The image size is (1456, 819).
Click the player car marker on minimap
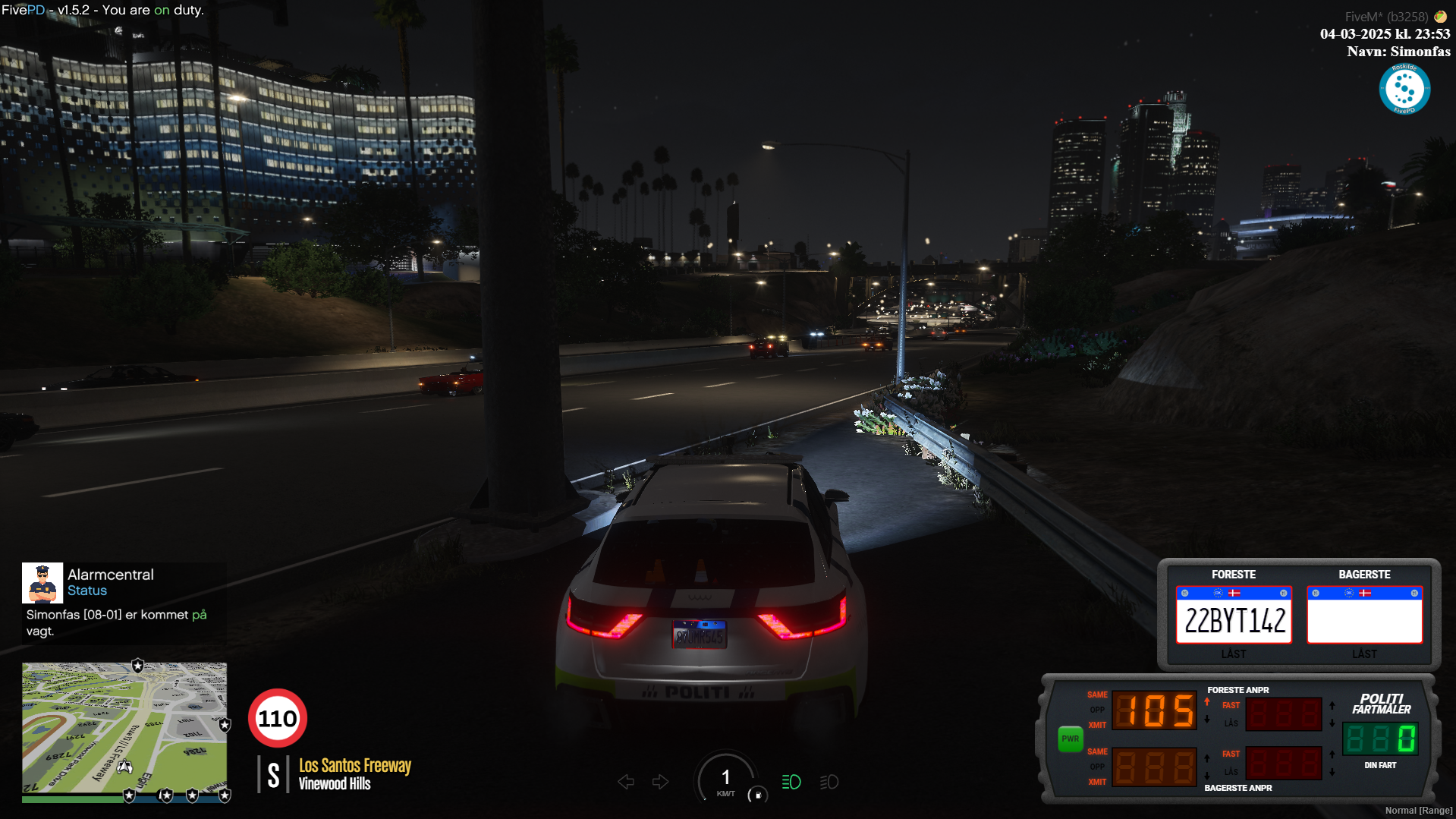[125, 767]
